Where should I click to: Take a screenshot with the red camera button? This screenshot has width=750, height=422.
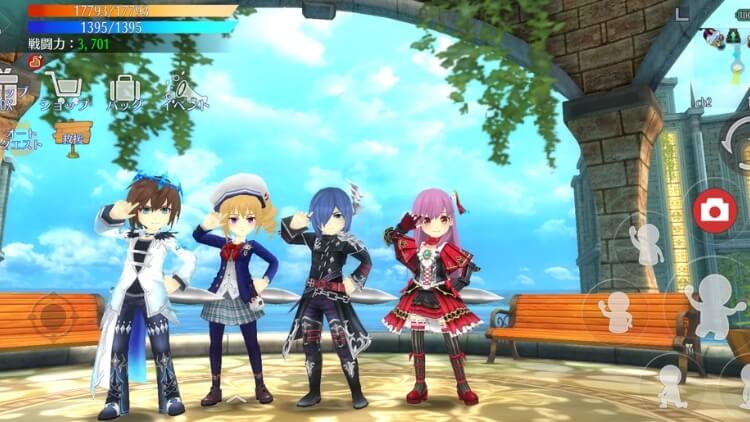click(713, 209)
